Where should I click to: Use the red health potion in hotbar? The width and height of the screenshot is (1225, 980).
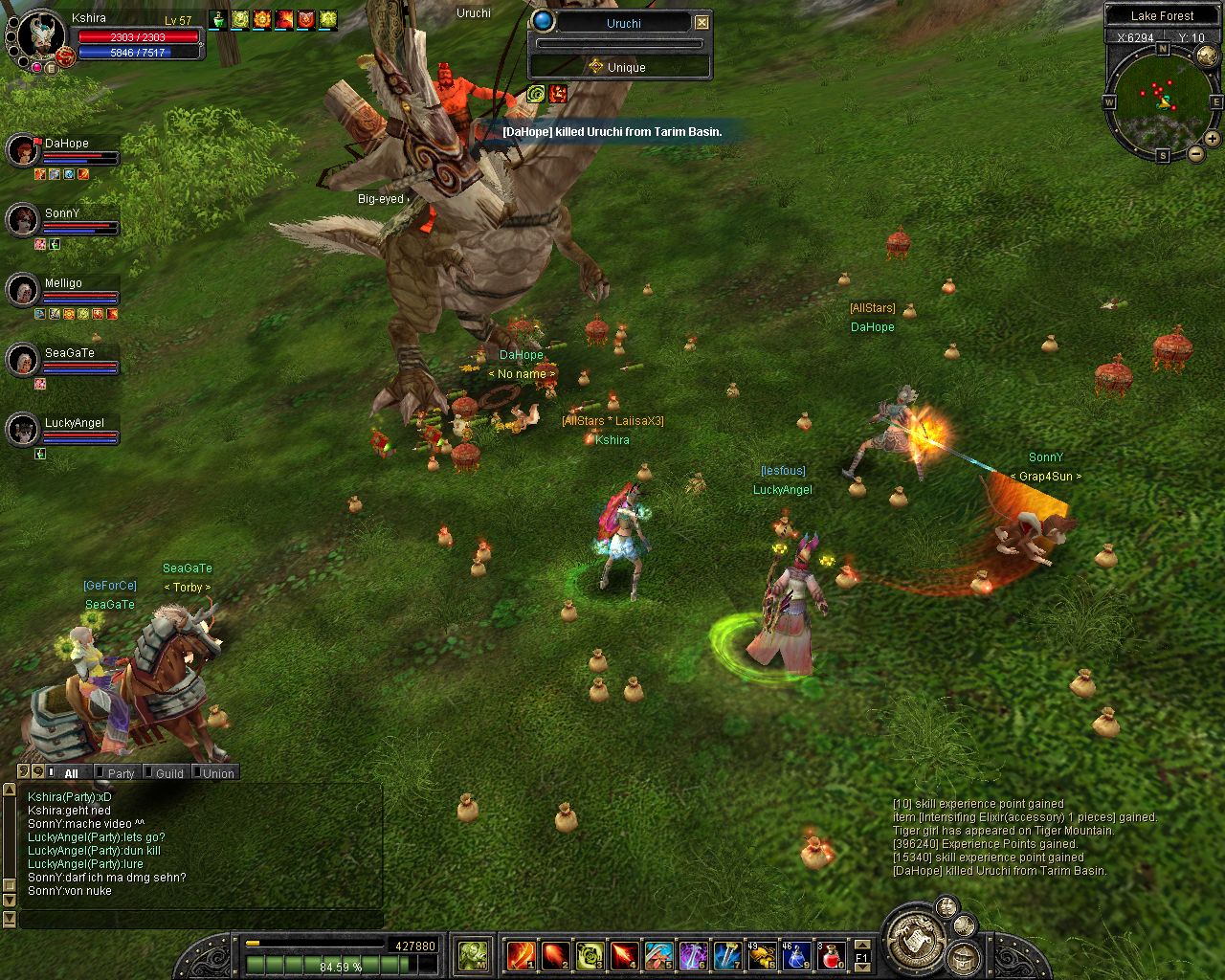(x=831, y=955)
